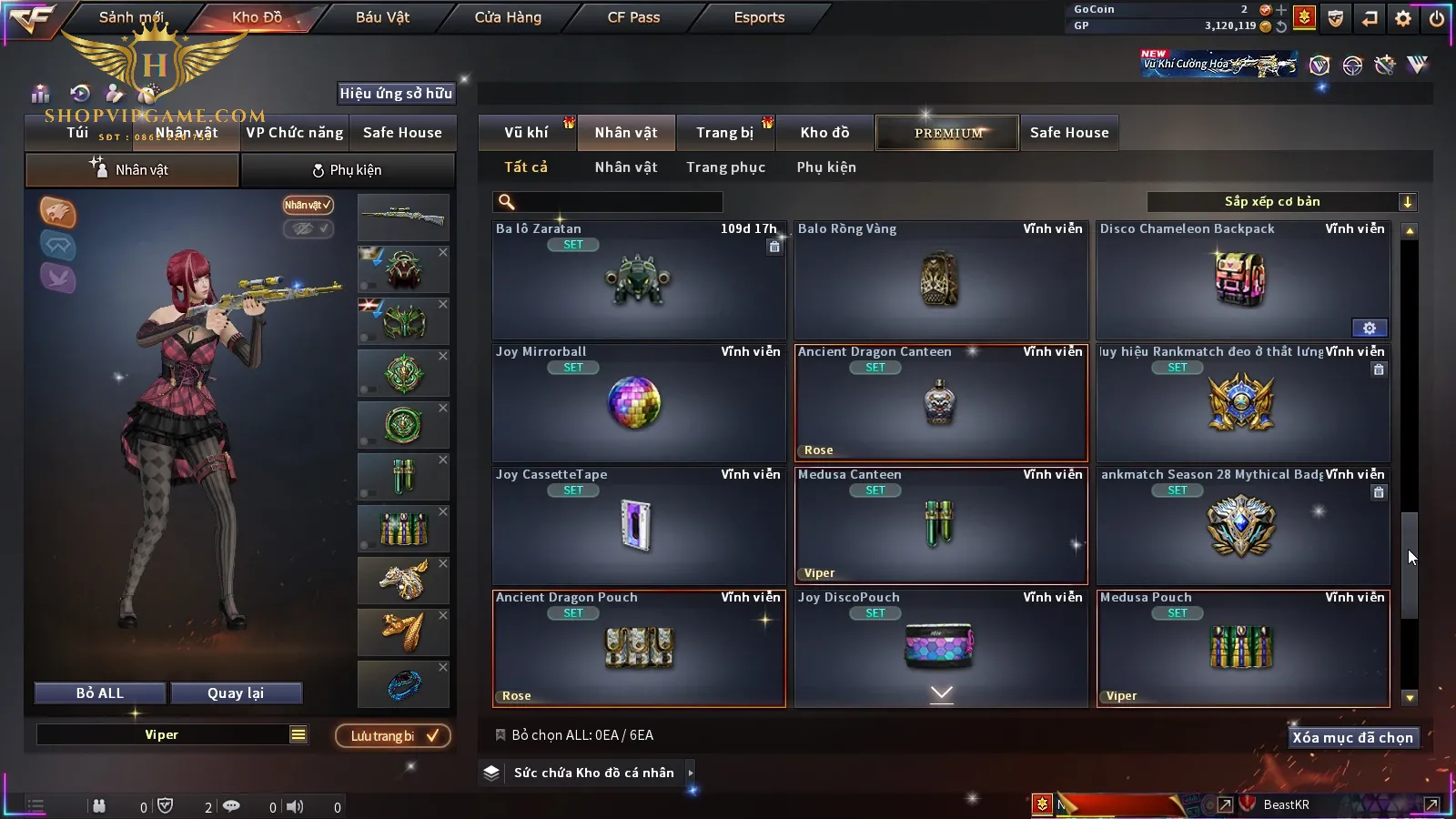Click the power exit icon
This screenshot has width=1456, height=819.
point(1437,18)
